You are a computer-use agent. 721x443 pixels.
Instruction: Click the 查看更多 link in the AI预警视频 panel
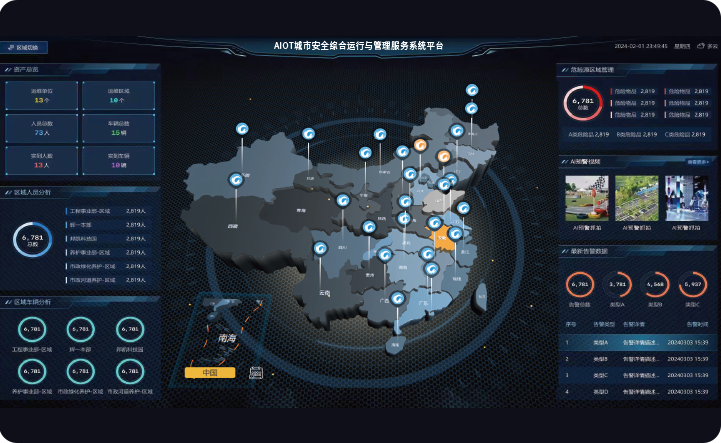[x=698, y=161]
